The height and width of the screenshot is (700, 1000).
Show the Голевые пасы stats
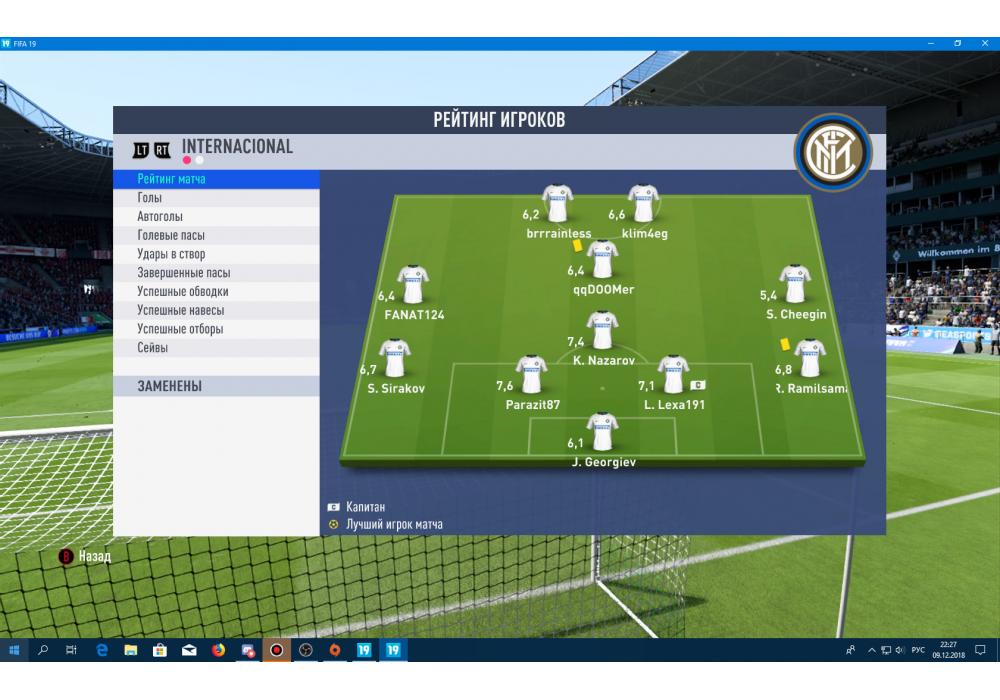click(171, 236)
